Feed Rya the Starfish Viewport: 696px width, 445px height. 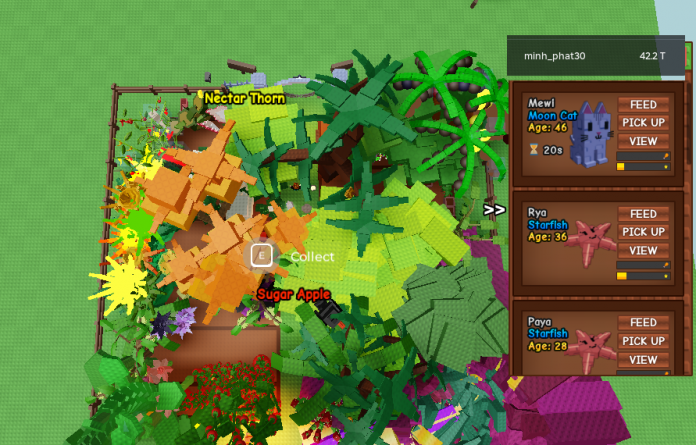[643, 214]
